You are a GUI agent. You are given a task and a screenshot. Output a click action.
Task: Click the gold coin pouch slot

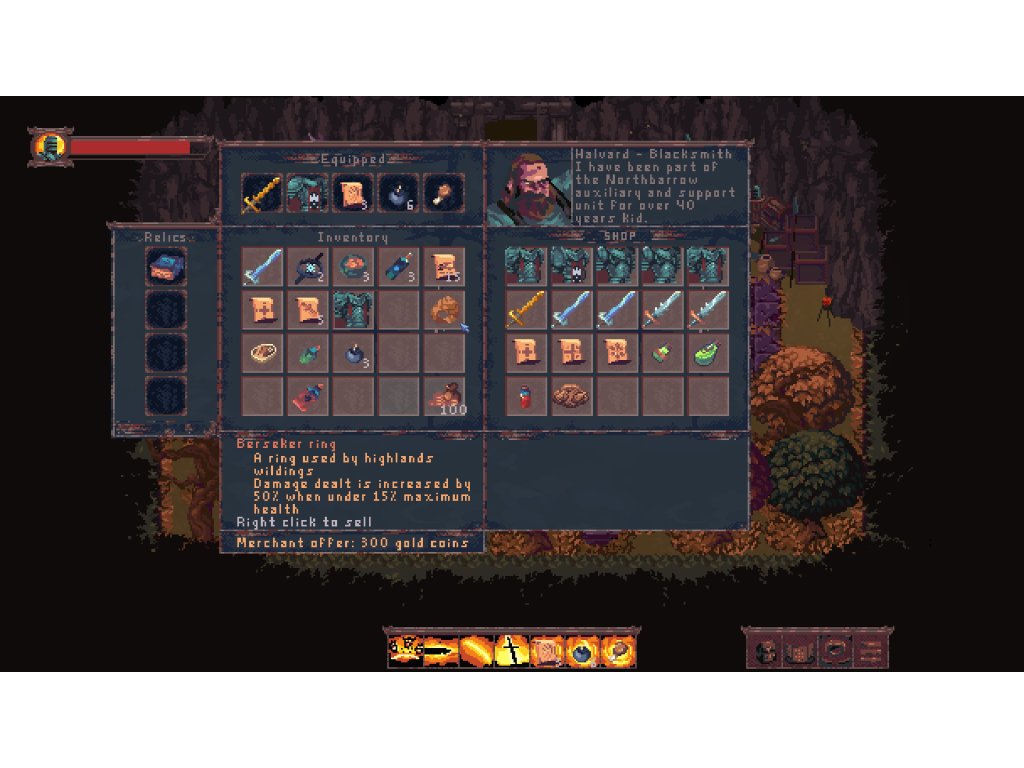pyautogui.click(x=444, y=396)
